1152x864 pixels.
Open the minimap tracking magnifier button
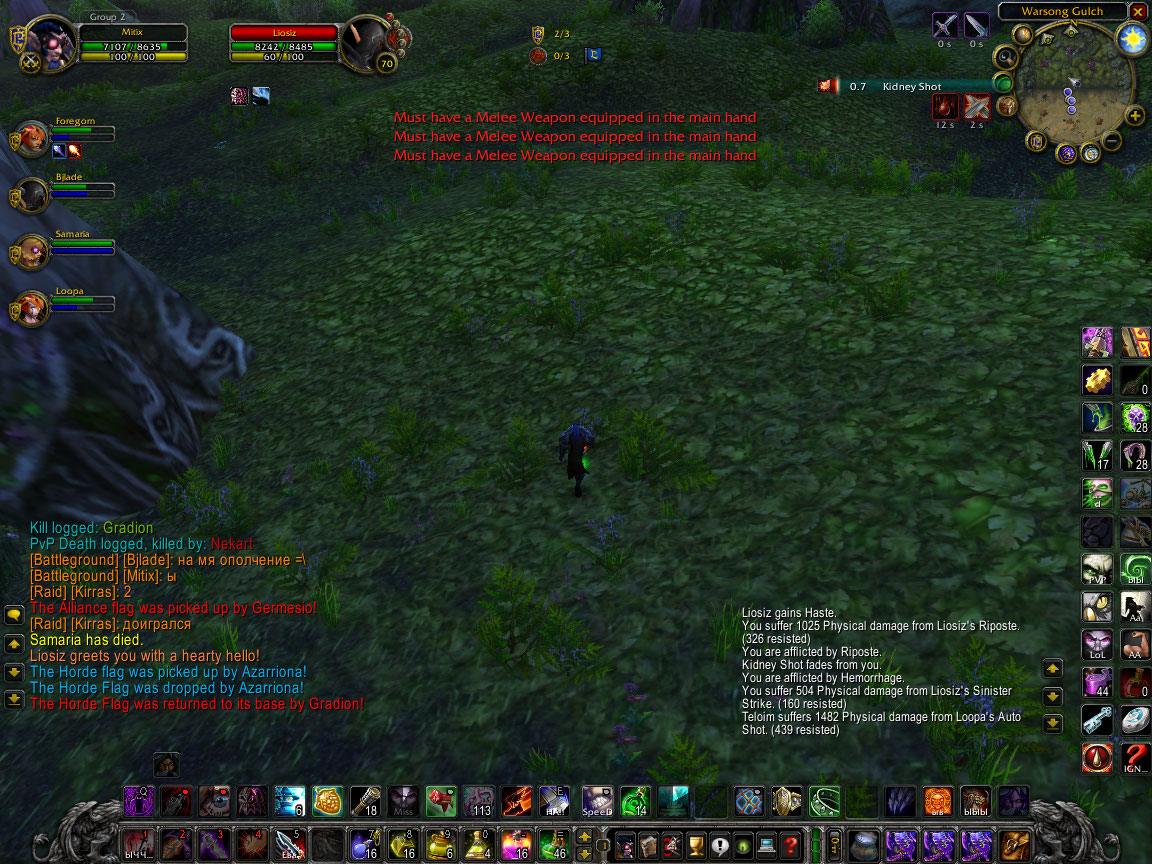click(1003, 59)
